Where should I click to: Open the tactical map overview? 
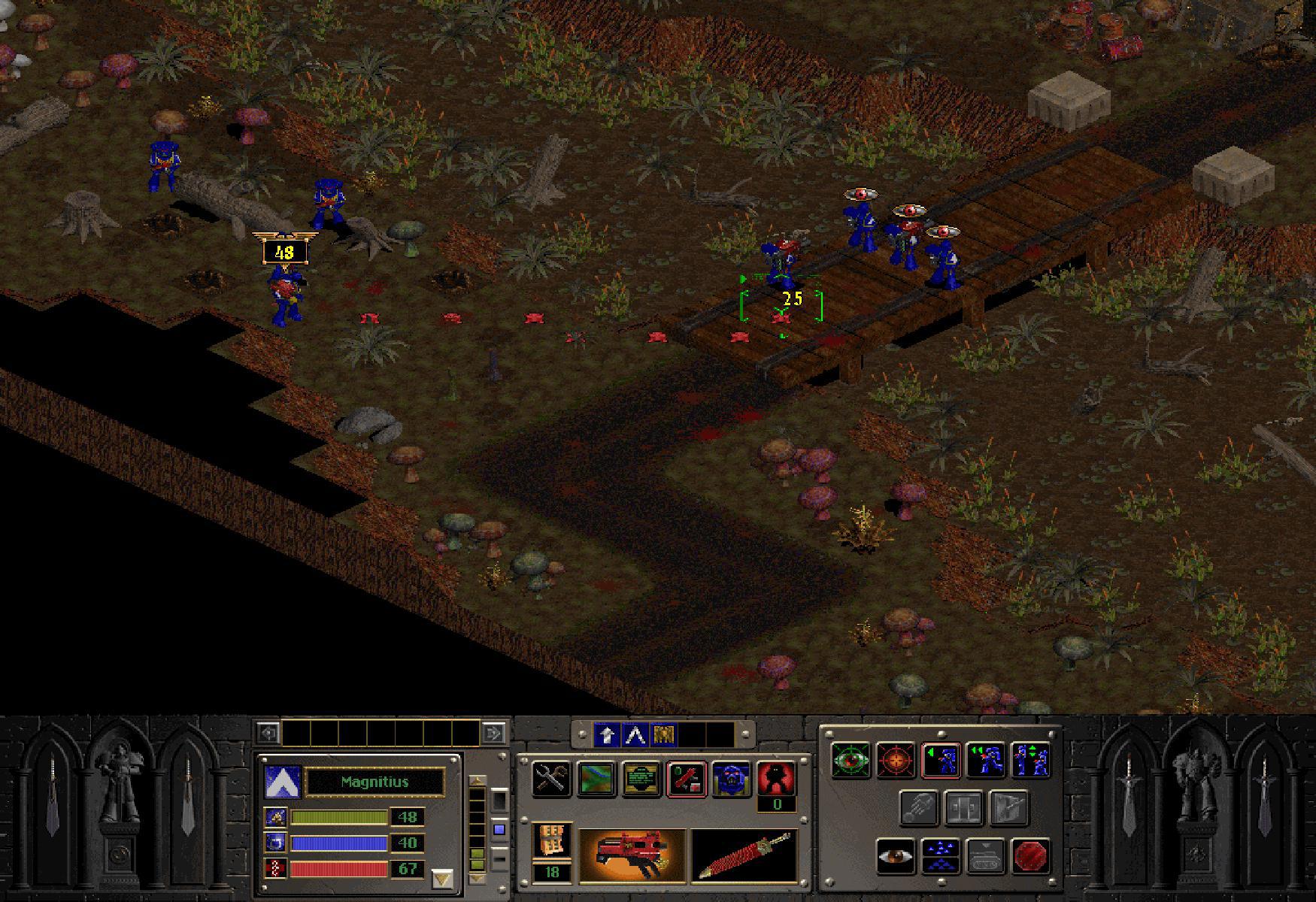point(598,777)
